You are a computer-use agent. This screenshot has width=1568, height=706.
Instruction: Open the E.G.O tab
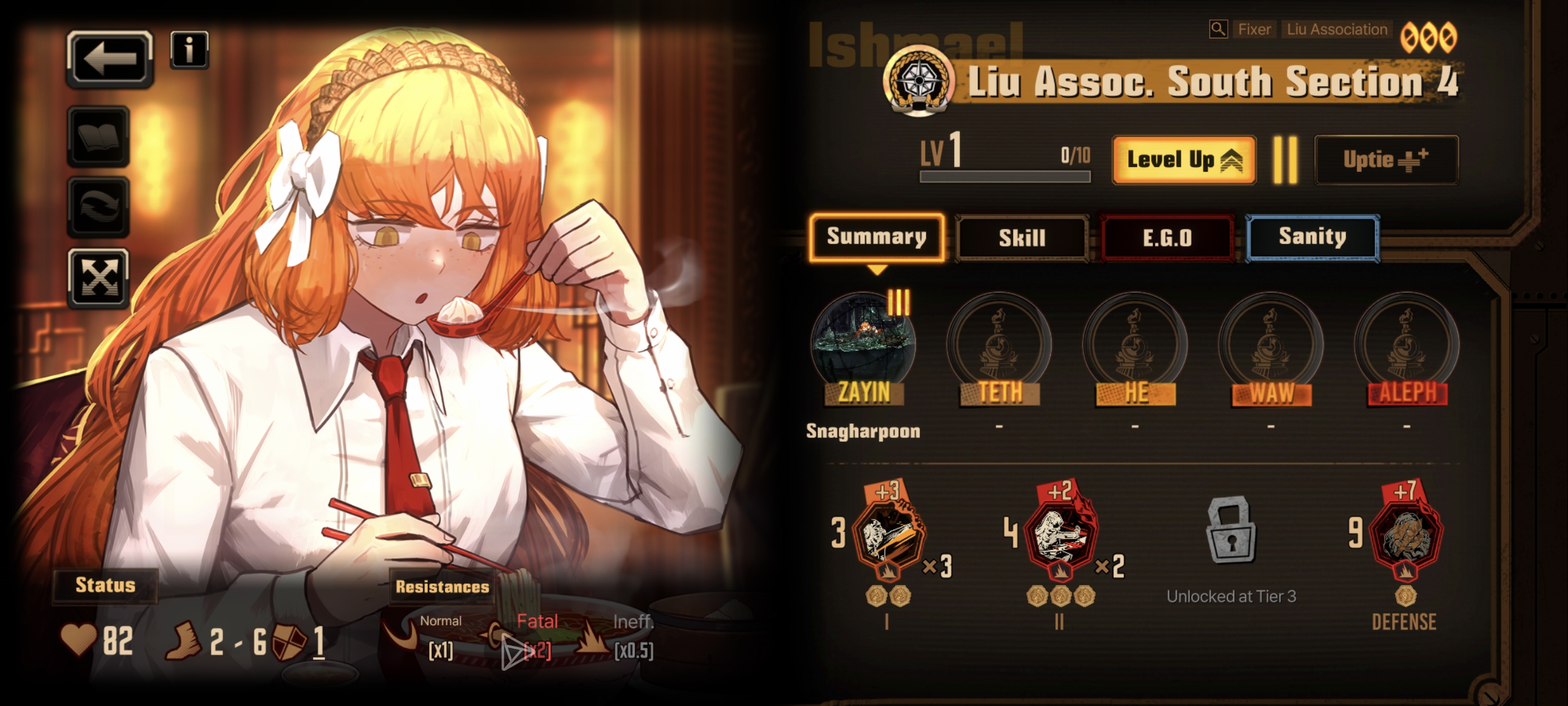(x=1167, y=238)
